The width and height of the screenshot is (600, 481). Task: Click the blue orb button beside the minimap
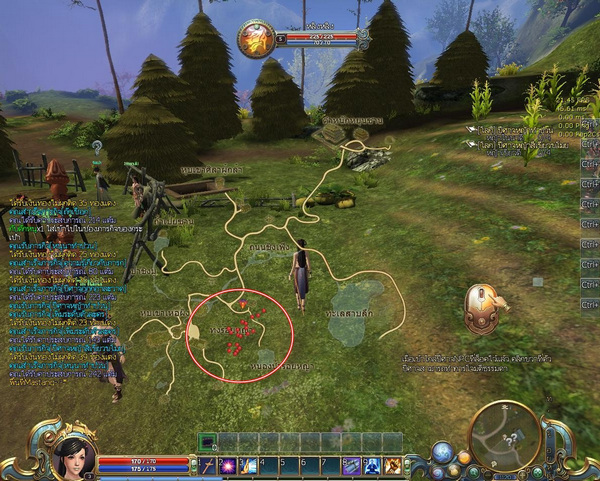point(443,452)
